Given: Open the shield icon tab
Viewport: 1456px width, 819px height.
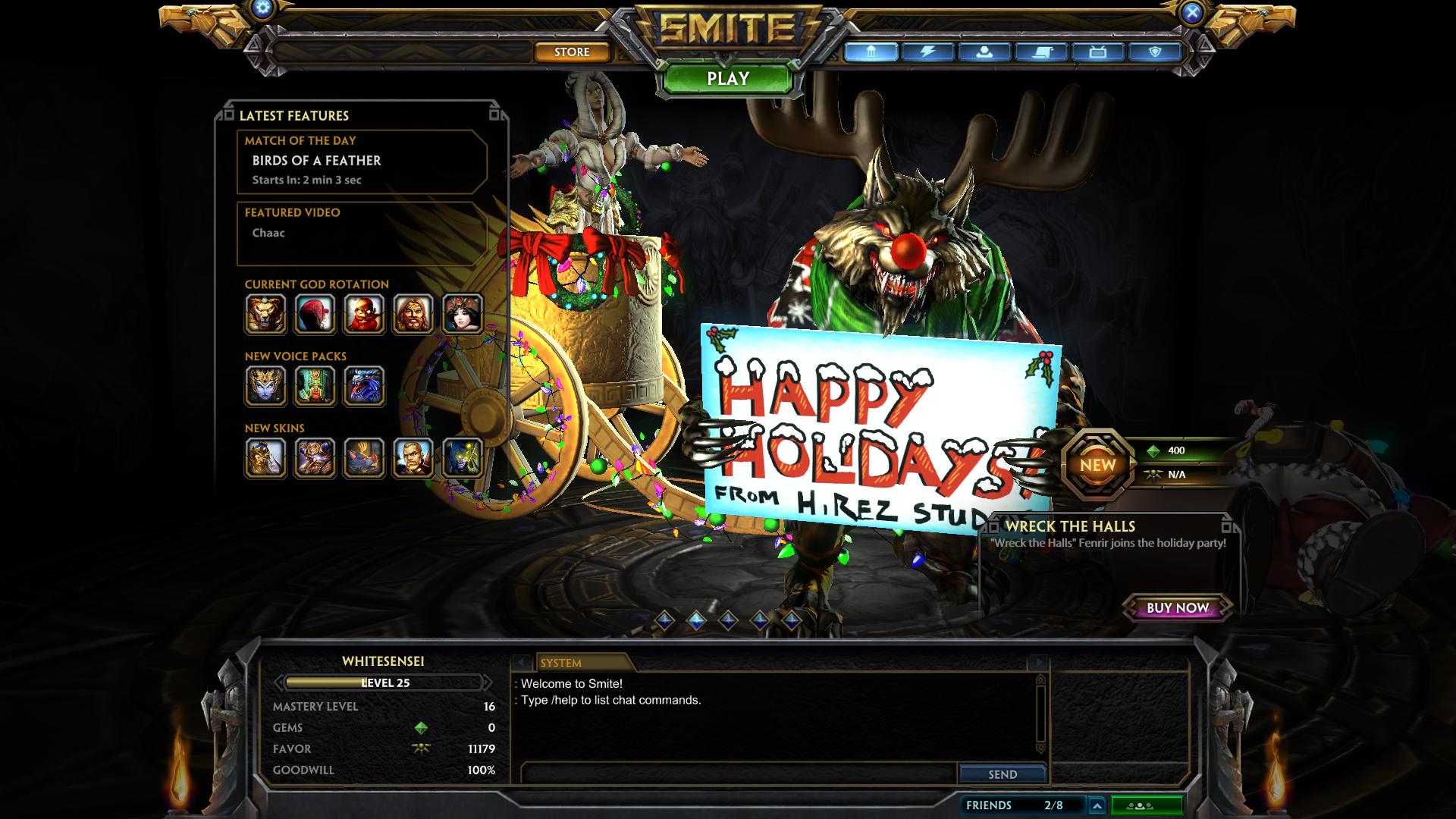Looking at the screenshot, I should 1154,52.
